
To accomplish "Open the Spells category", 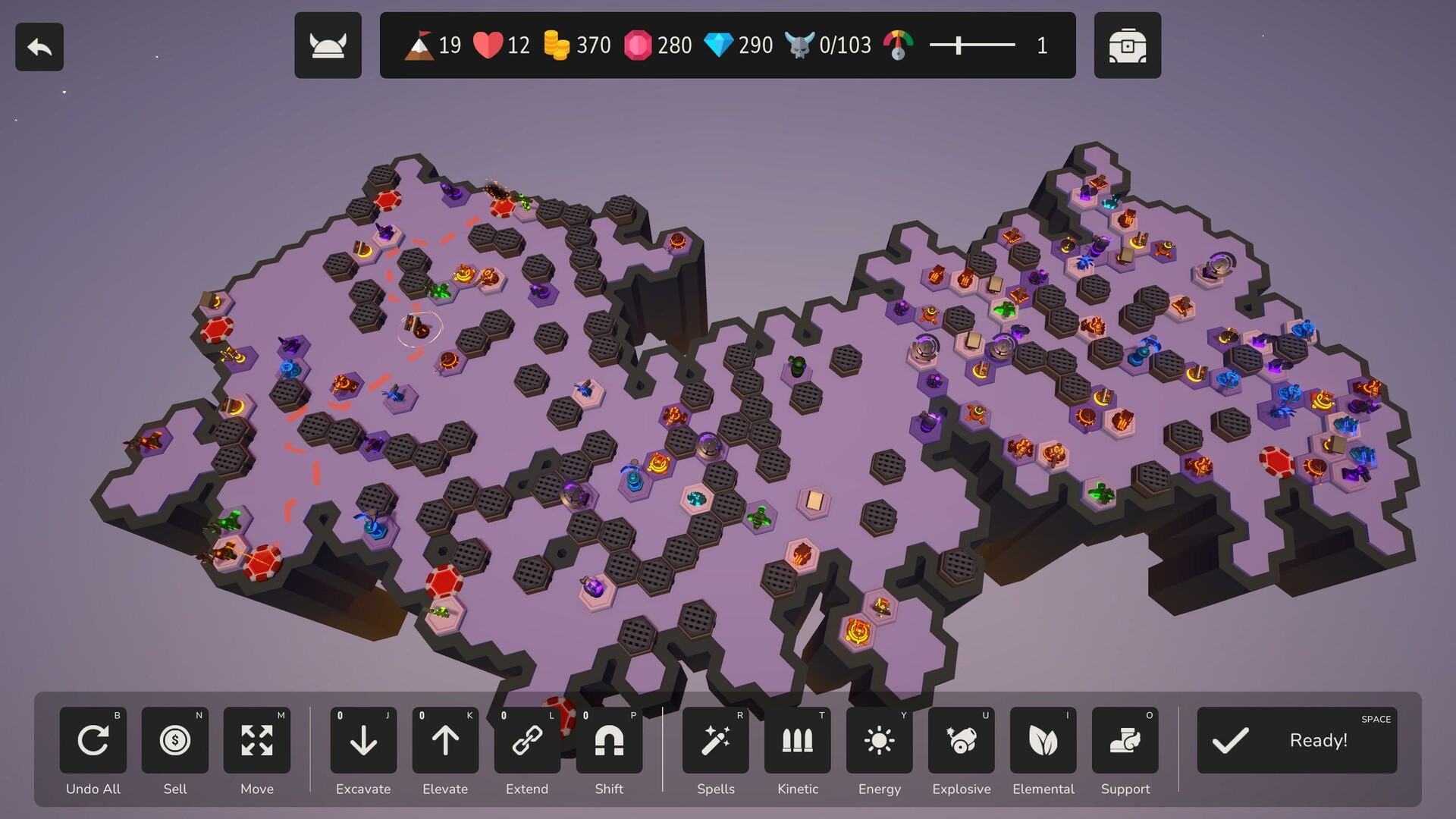I will (x=716, y=740).
